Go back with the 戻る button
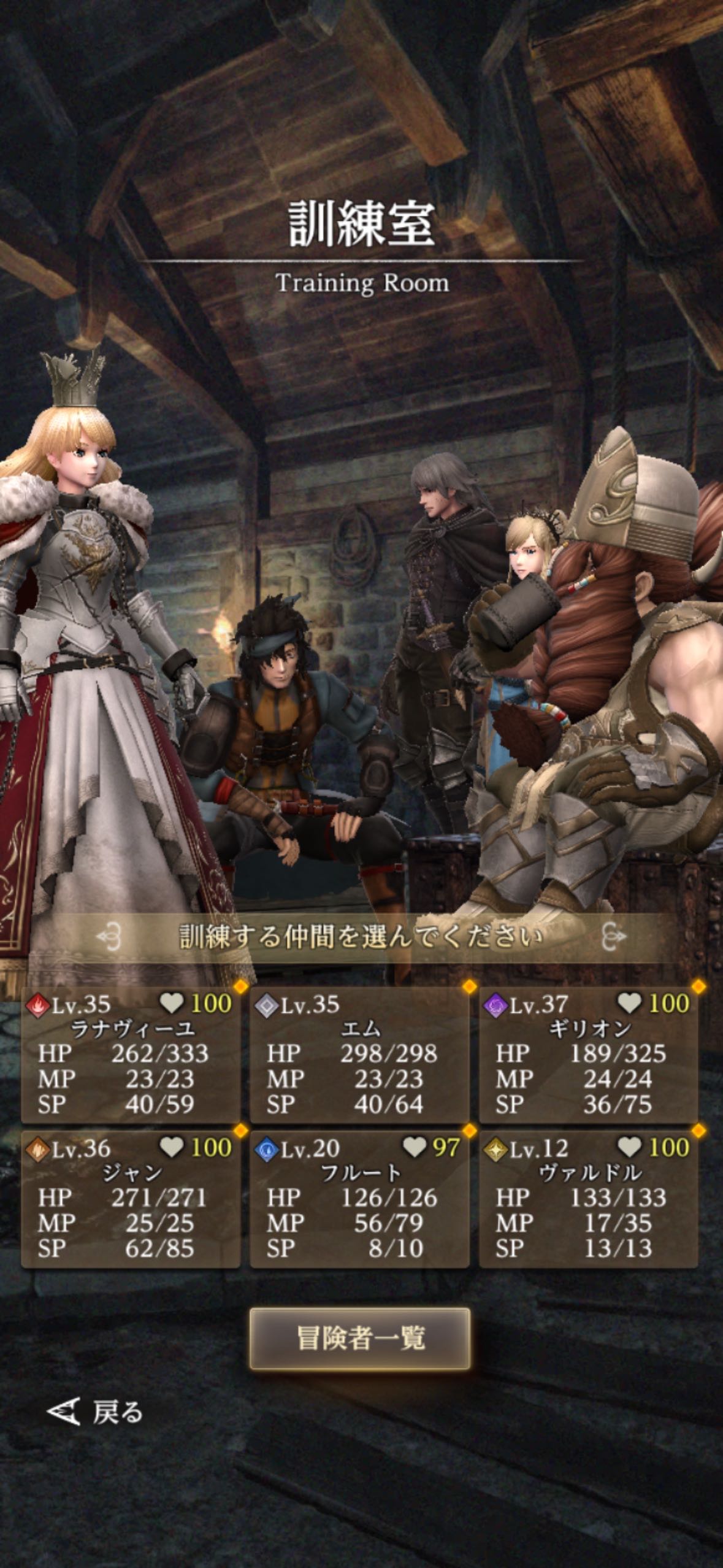 [x=96, y=1412]
